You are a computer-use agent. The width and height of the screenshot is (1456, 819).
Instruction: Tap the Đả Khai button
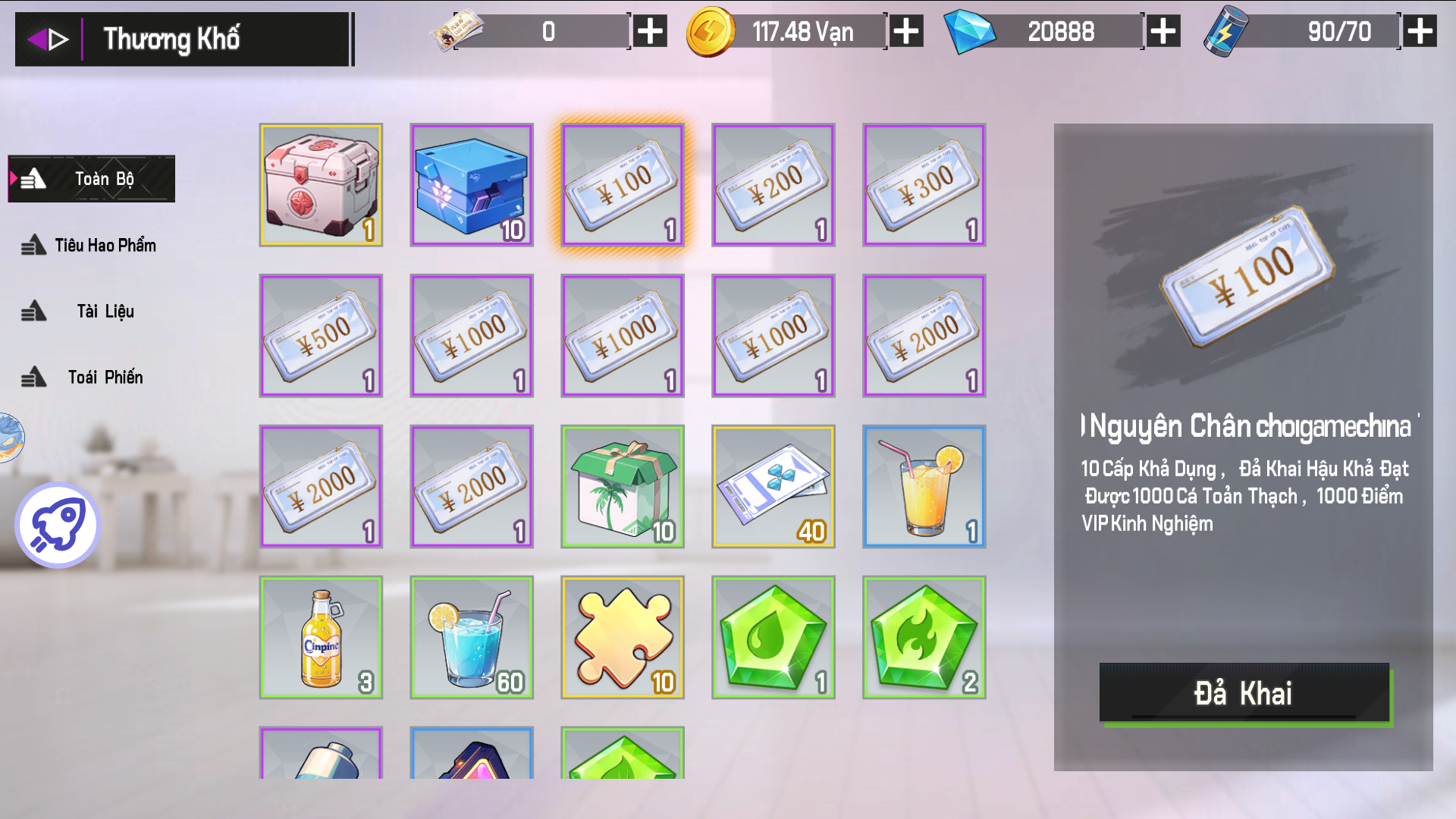pyautogui.click(x=1244, y=693)
